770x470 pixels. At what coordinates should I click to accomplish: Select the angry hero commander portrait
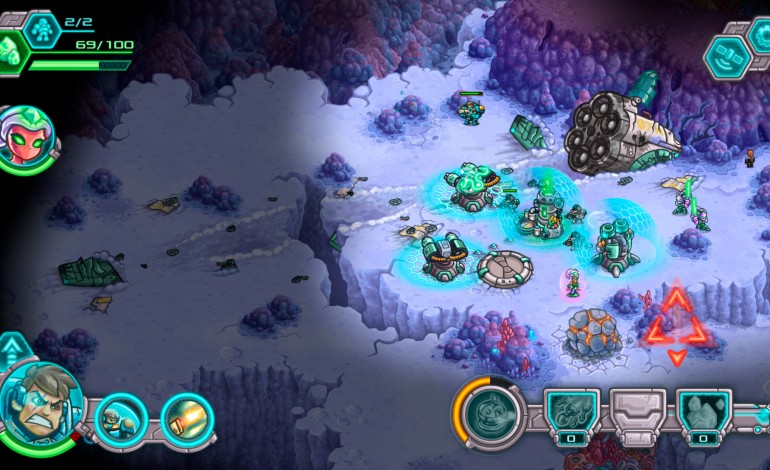[x=42, y=404]
